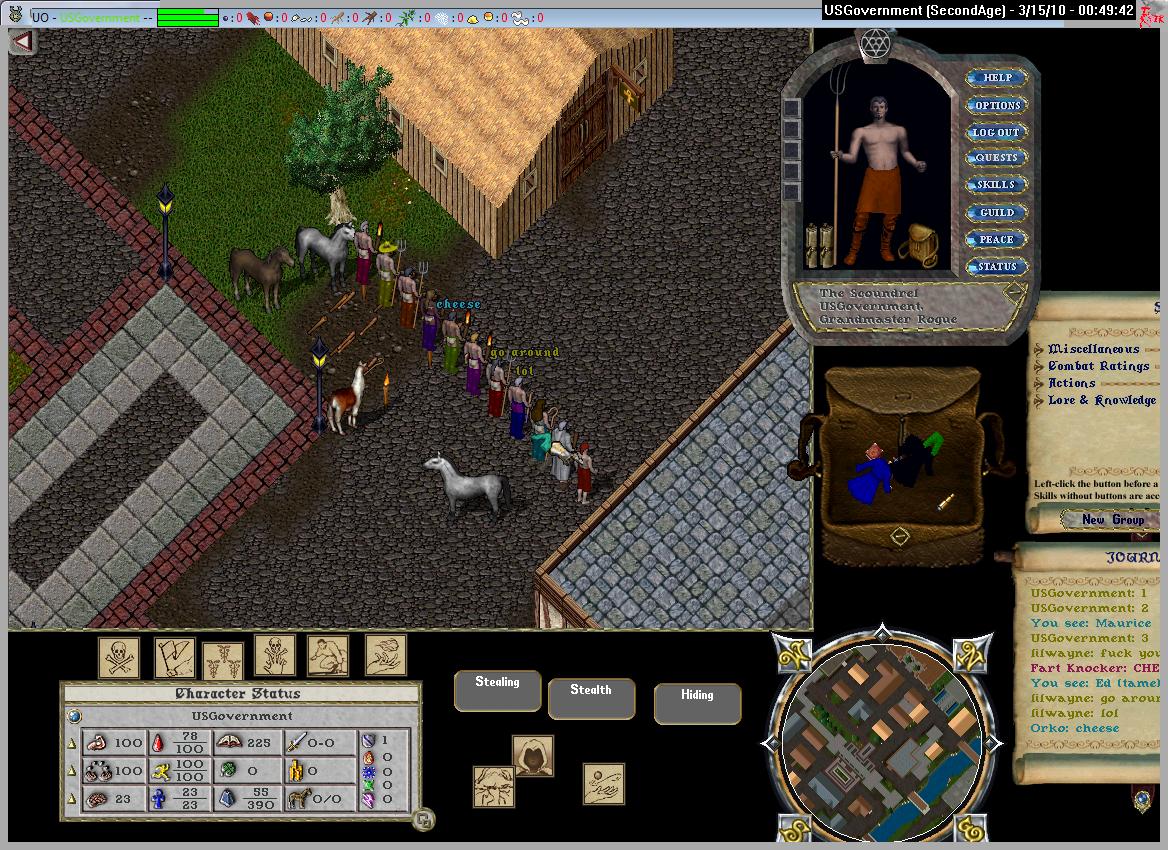Expand the Combat Ratings skill group

click(x=1098, y=366)
